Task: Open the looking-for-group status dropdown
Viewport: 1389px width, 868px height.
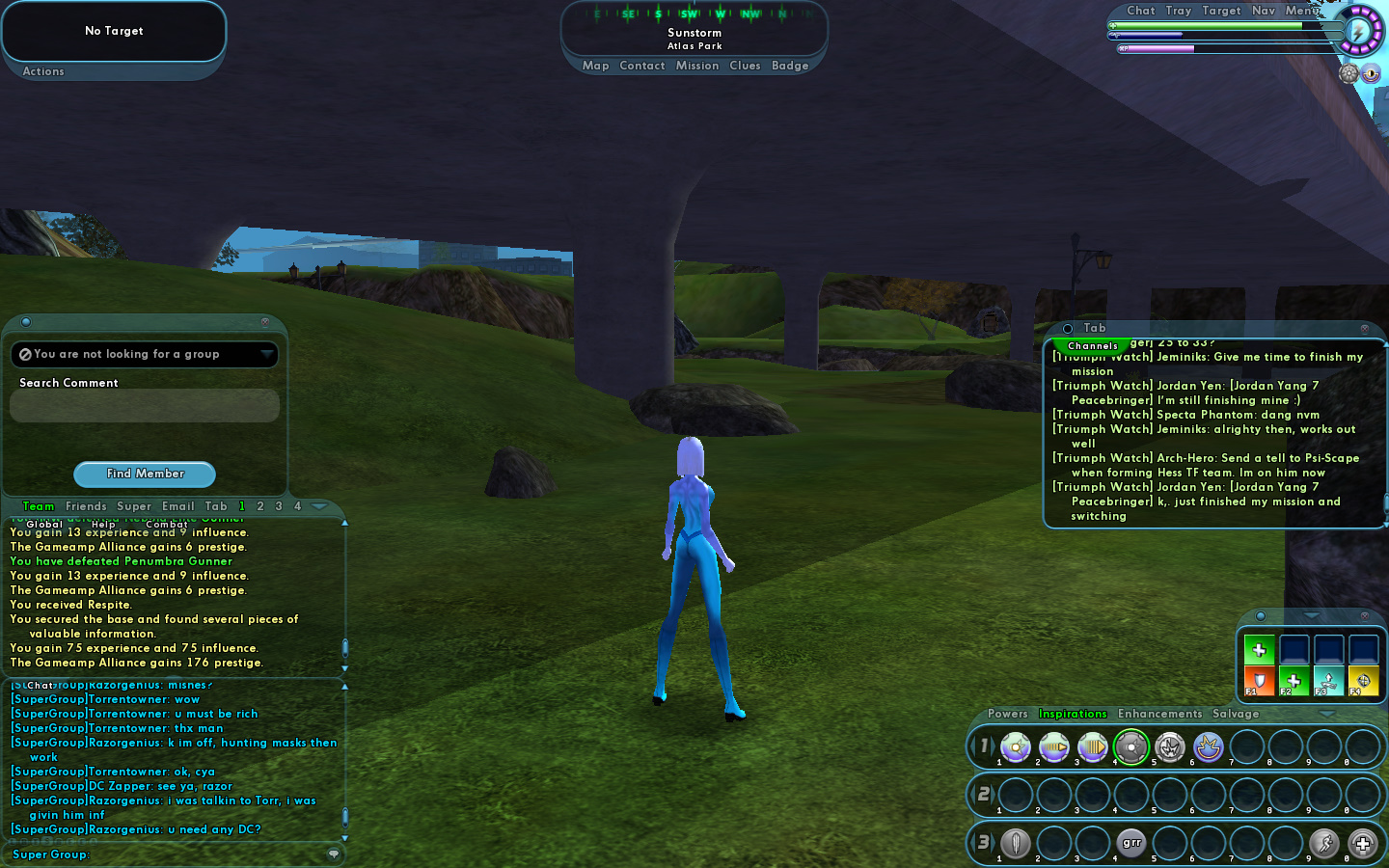Action: pos(266,355)
